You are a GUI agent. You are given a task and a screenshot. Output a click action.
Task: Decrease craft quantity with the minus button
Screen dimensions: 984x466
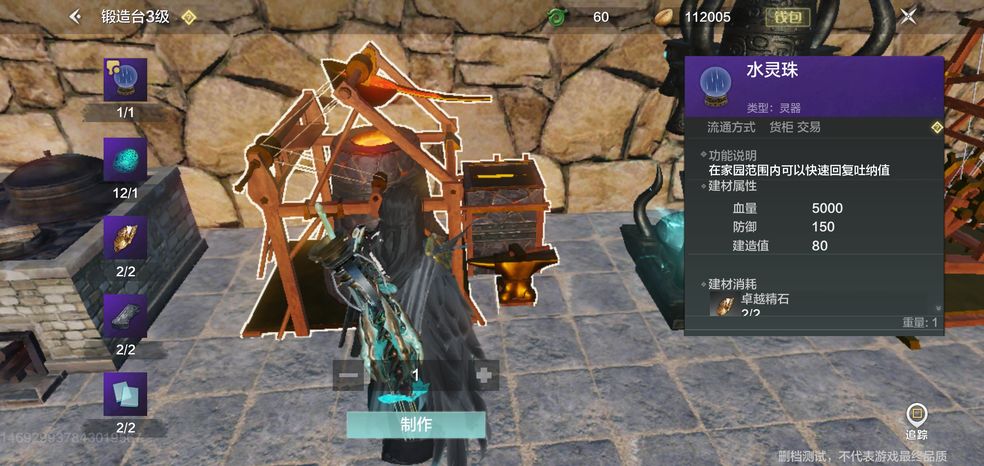349,376
